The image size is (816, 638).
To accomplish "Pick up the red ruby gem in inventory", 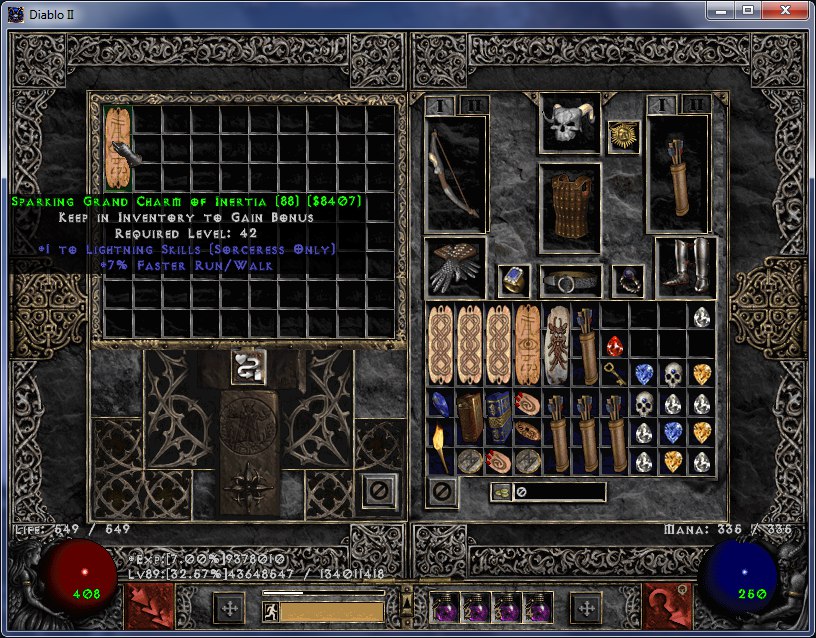I will tap(615, 345).
